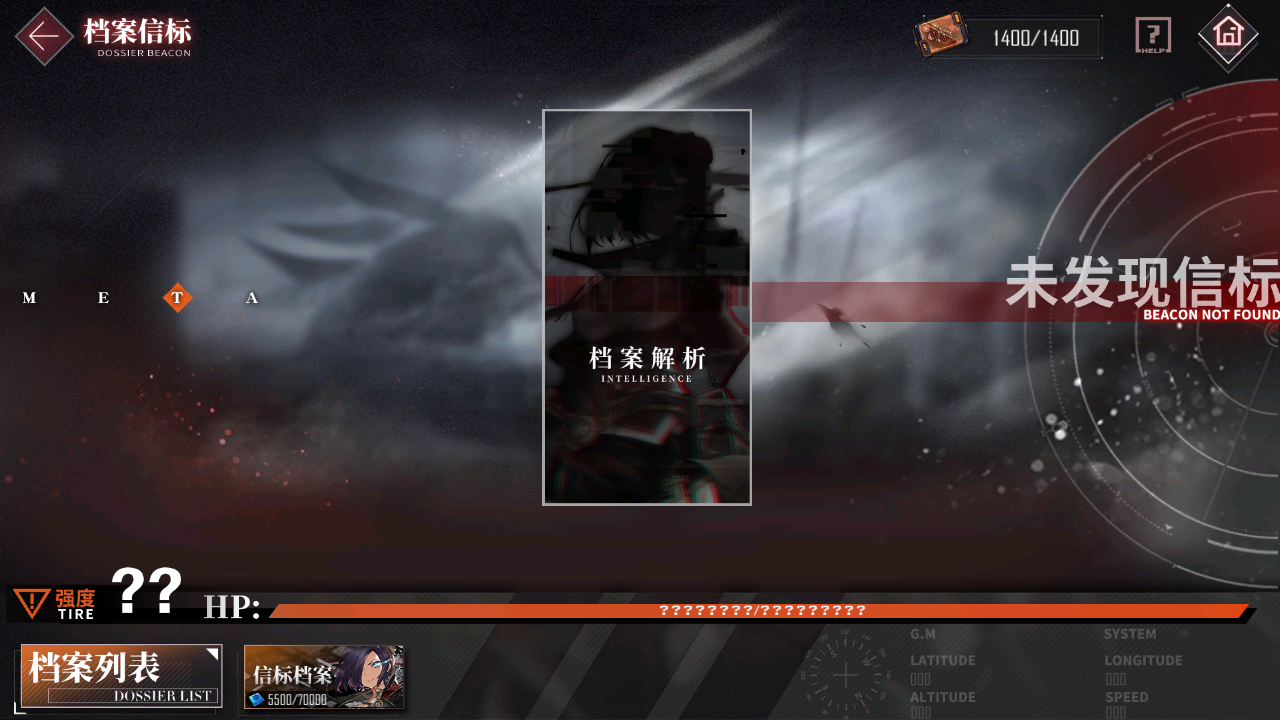Click the home icon in the top-right diamond

click(1228, 38)
